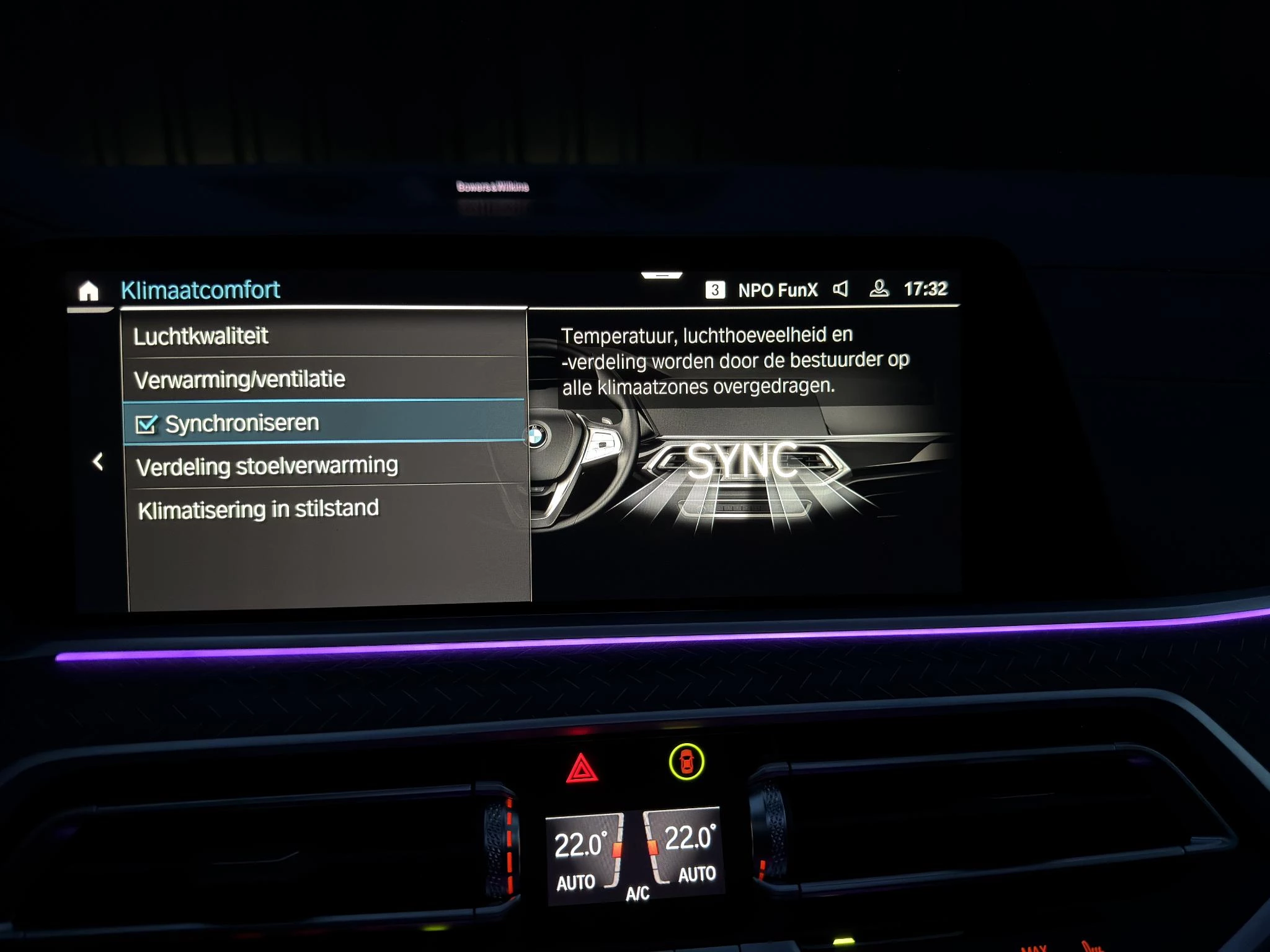The image size is (1270, 952).
Task: Open the driver profile icon near the clock
Action: click(x=880, y=289)
